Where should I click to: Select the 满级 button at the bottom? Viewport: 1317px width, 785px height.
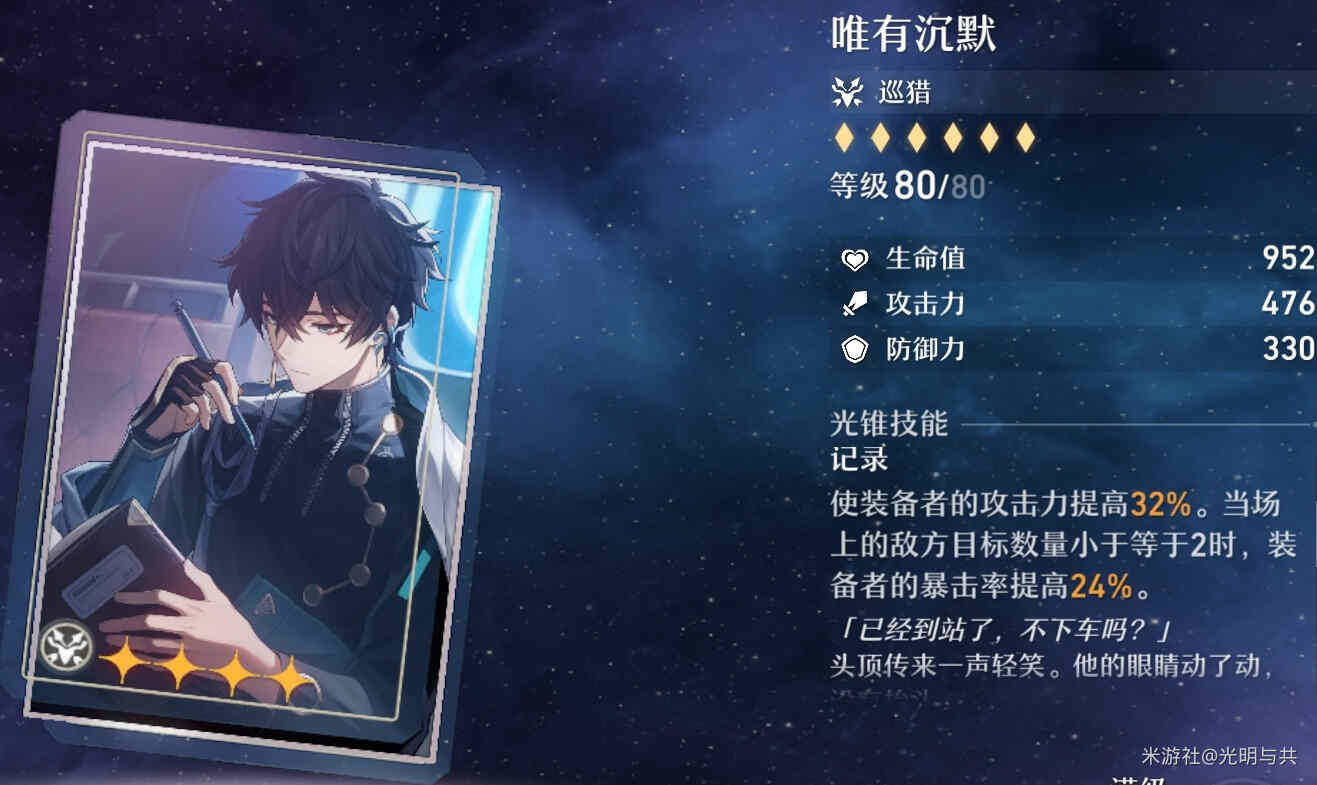tap(1138, 780)
